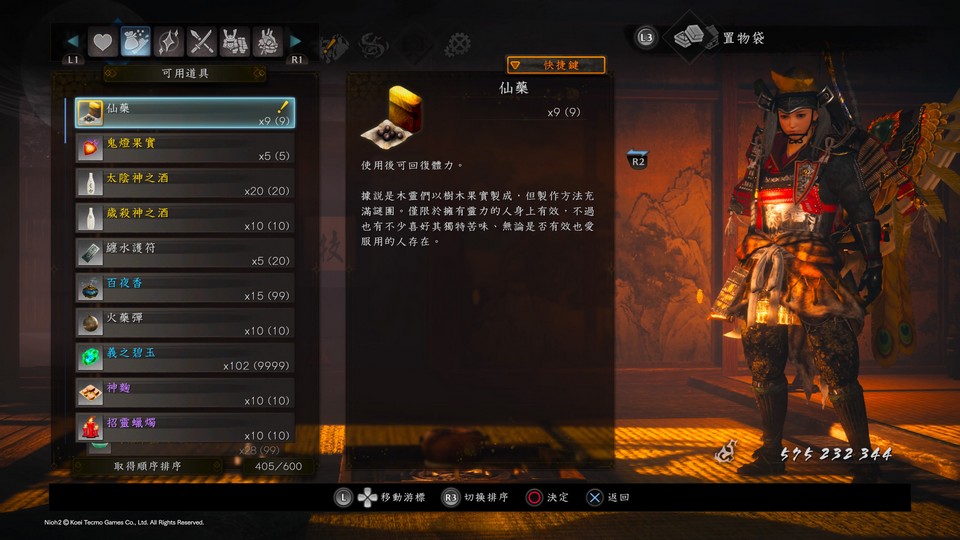Select the 火藥彈 bomb entry
Image resolution: width=960 pixels, height=540 pixels.
click(185, 323)
